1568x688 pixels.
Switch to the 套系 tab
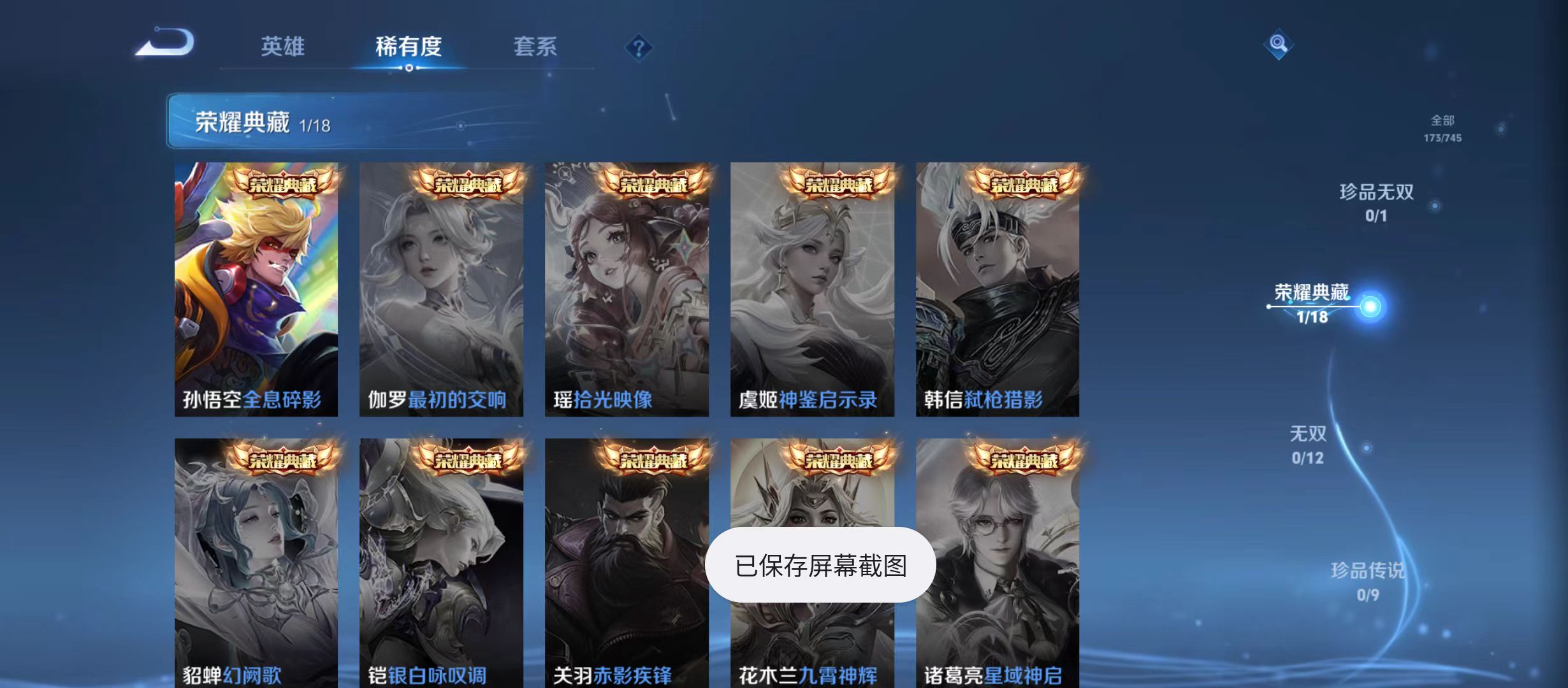537,46
